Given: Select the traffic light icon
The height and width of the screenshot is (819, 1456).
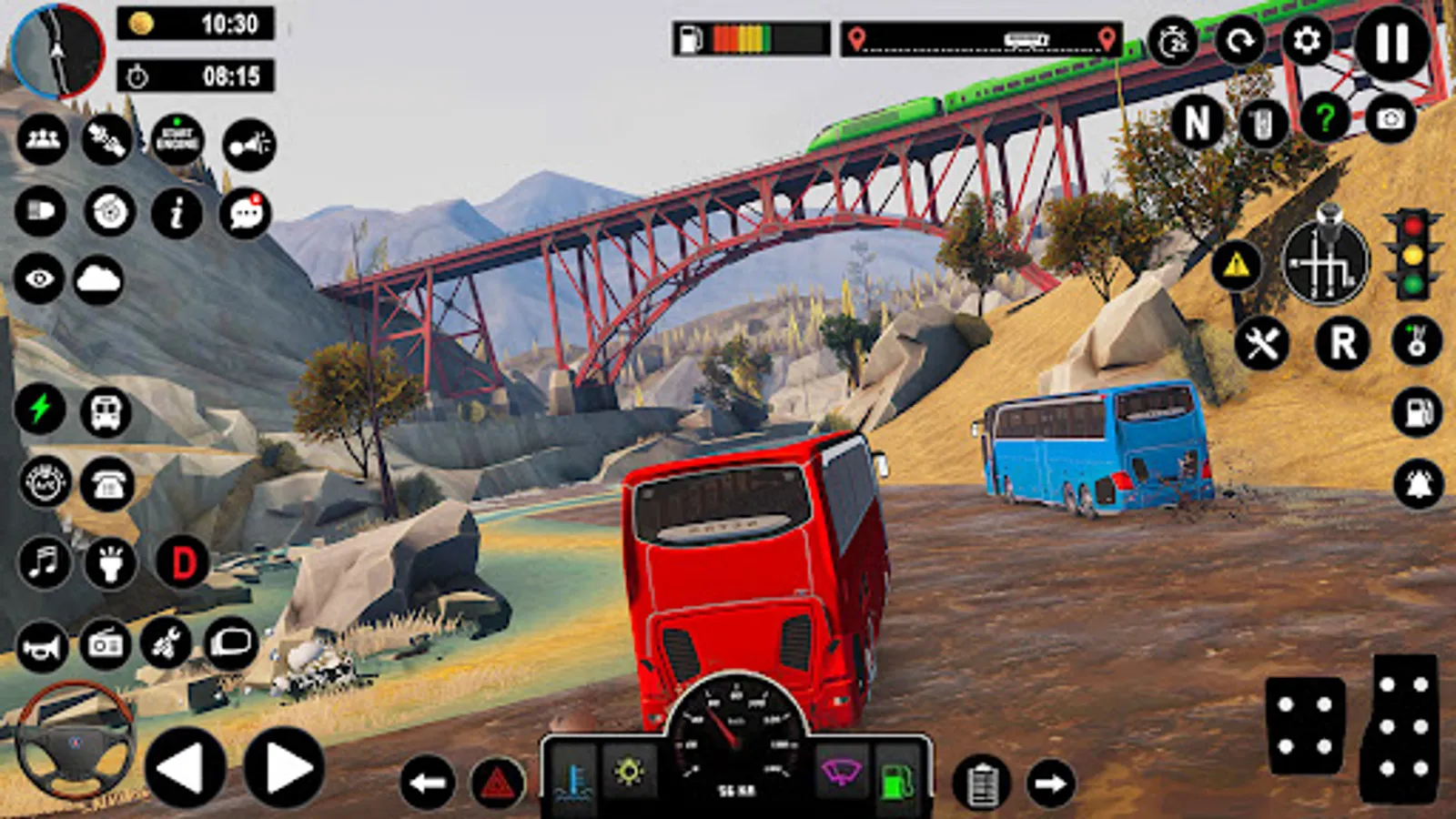Looking at the screenshot, I should pyautogui.click(x=1412, y=256).
